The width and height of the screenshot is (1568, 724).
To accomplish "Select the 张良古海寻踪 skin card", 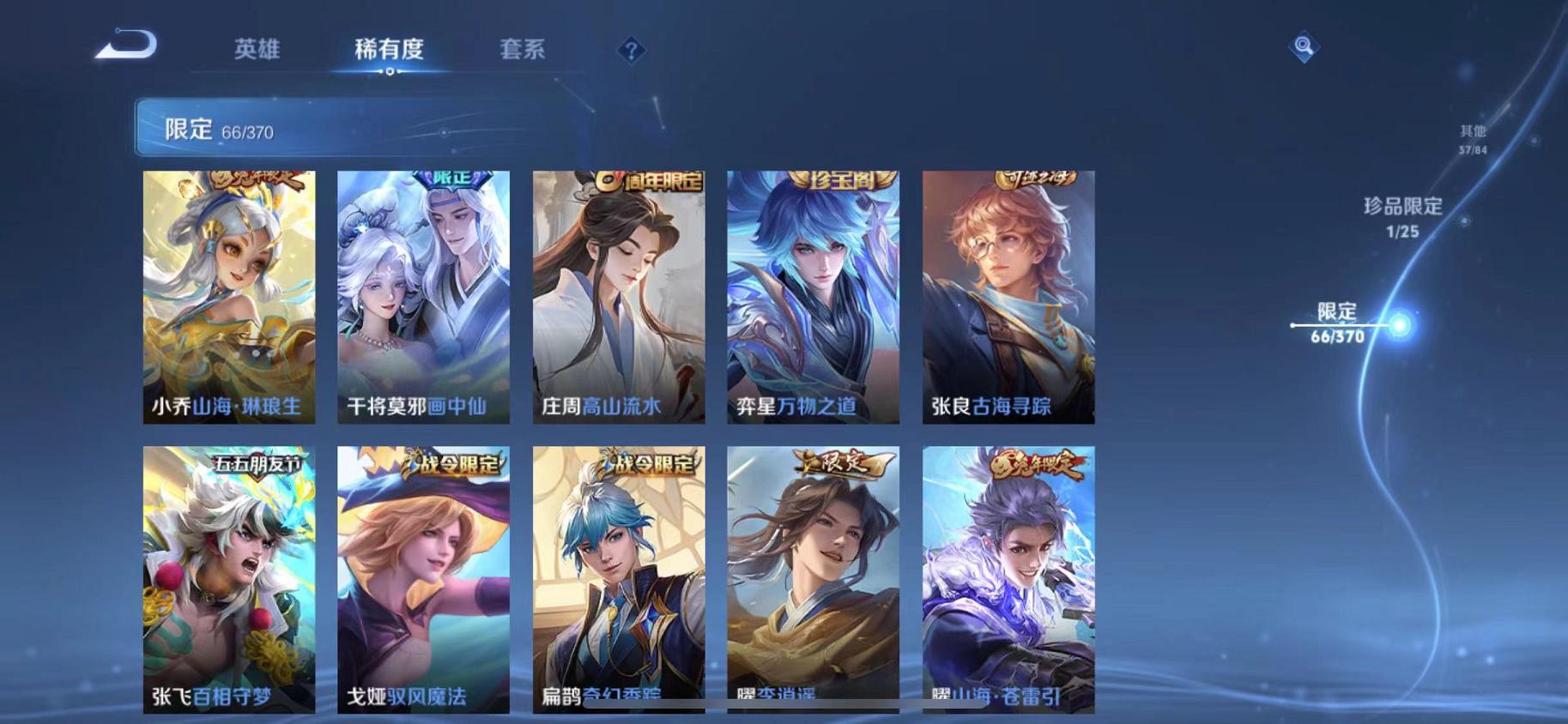I will [1008, 296].
